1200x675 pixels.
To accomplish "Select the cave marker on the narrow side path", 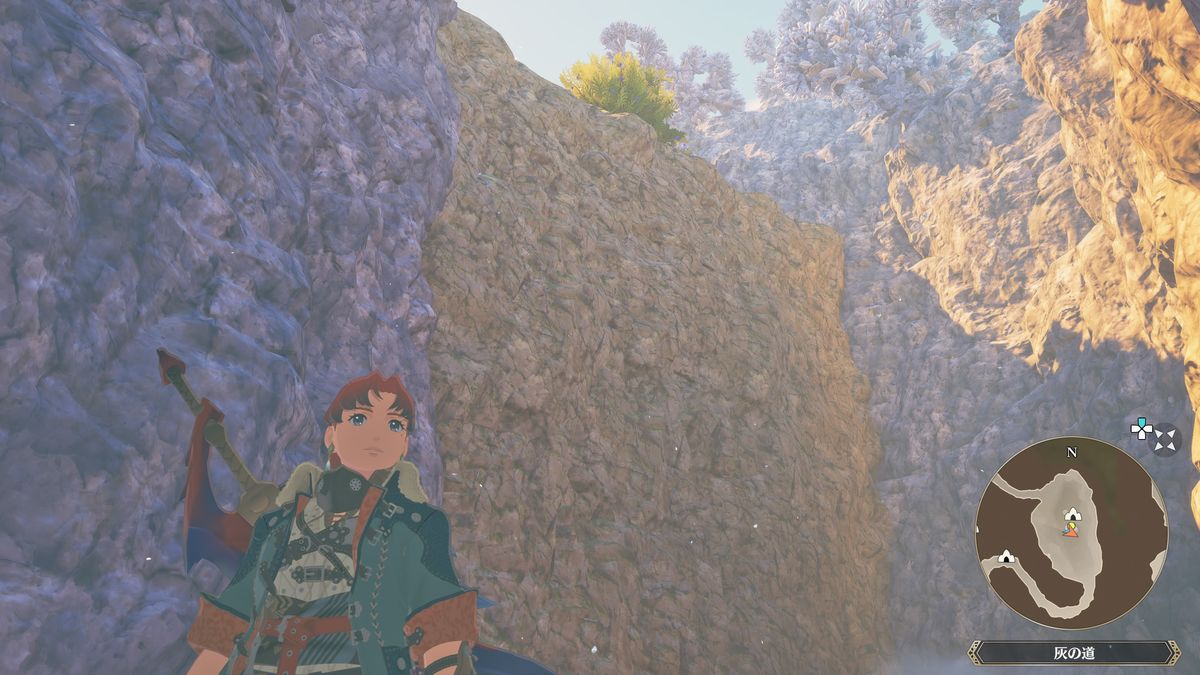I will (1005, 556).
